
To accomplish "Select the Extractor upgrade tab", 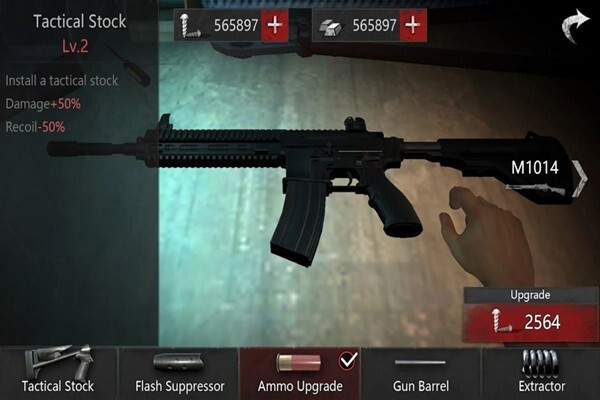I will click(541, 373).
